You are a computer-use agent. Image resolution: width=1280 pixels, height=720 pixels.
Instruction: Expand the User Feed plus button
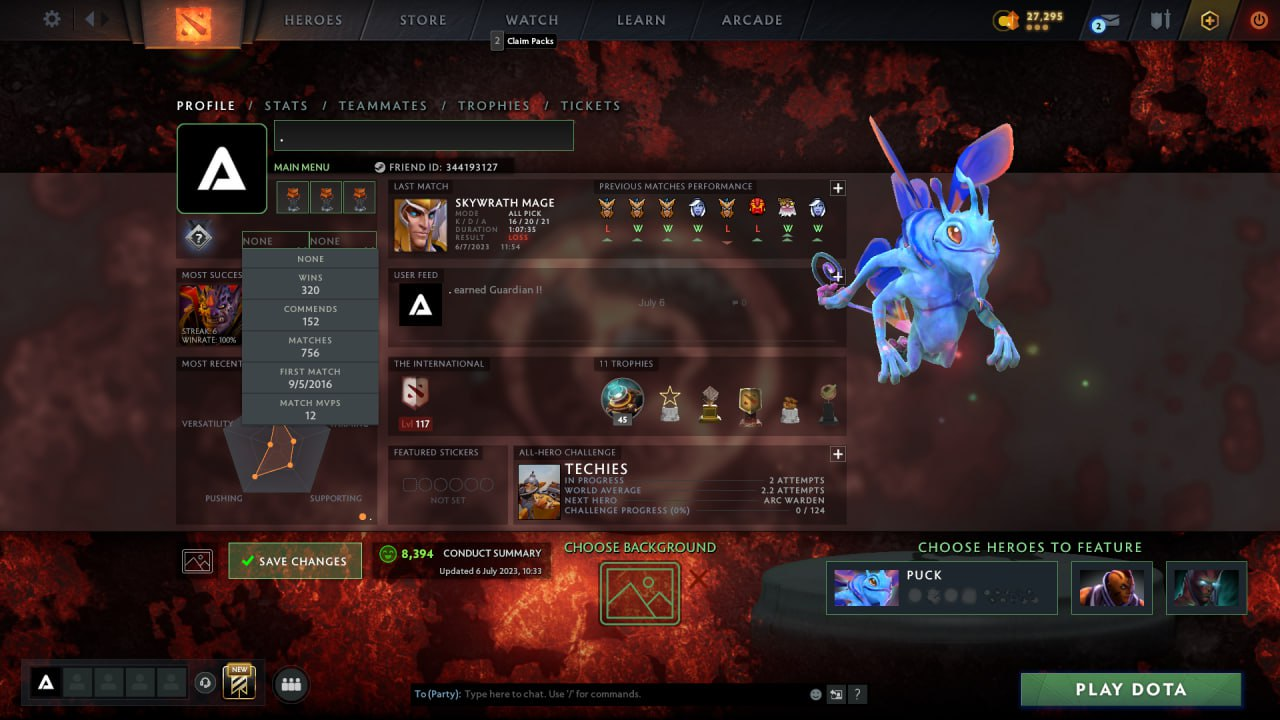(838, 277)
